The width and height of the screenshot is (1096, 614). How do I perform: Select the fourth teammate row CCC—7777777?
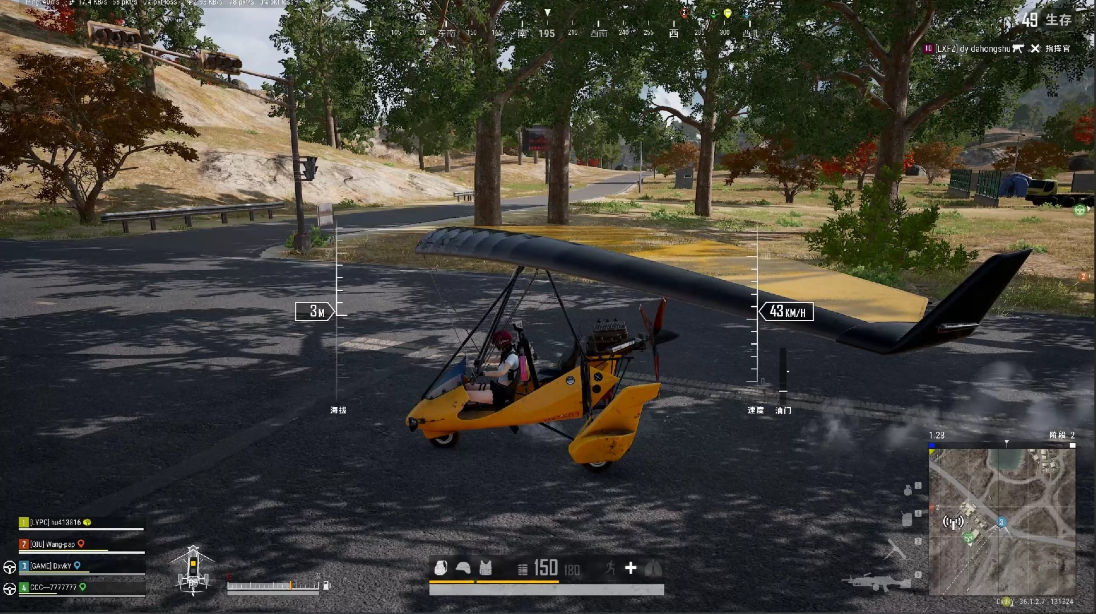(x=54, y=587)
